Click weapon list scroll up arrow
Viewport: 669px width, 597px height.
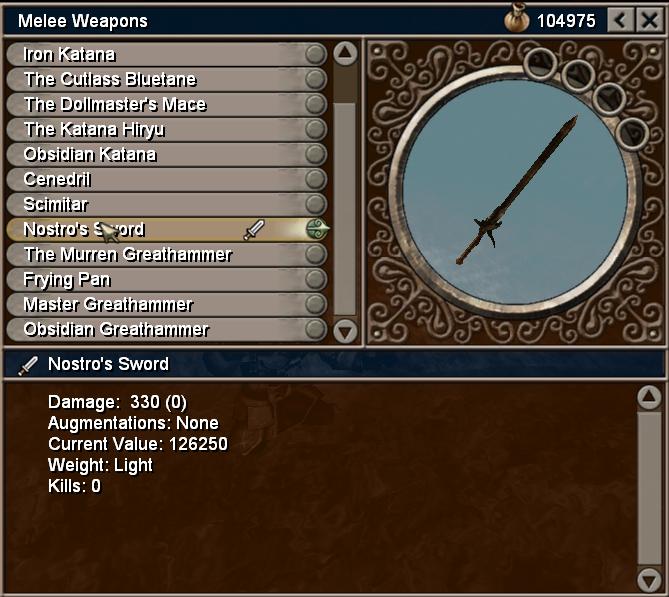click(345, 54)
